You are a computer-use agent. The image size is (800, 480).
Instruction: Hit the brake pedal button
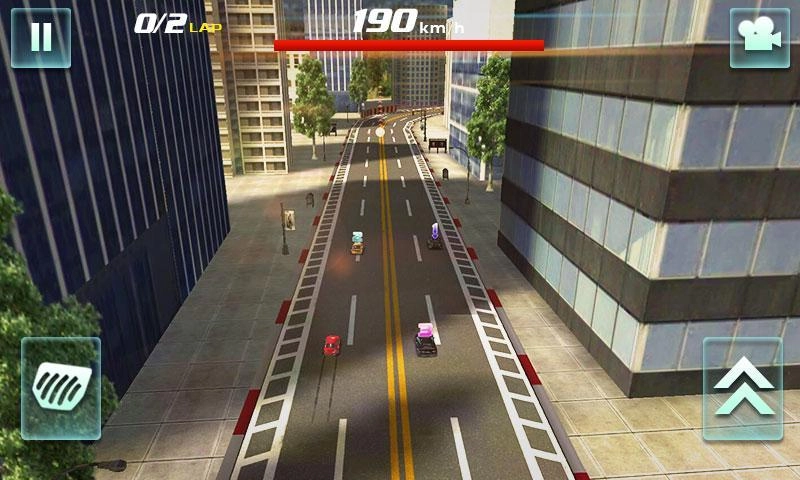coord(61,388)
